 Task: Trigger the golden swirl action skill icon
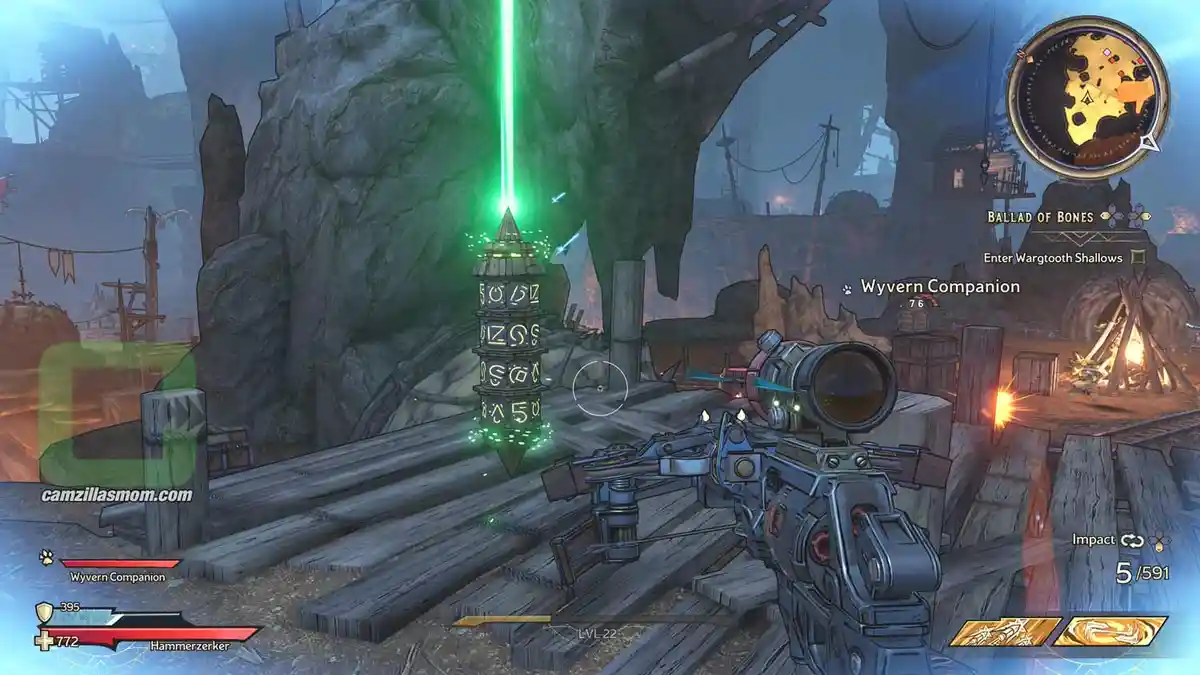(x=1109, y=632)
